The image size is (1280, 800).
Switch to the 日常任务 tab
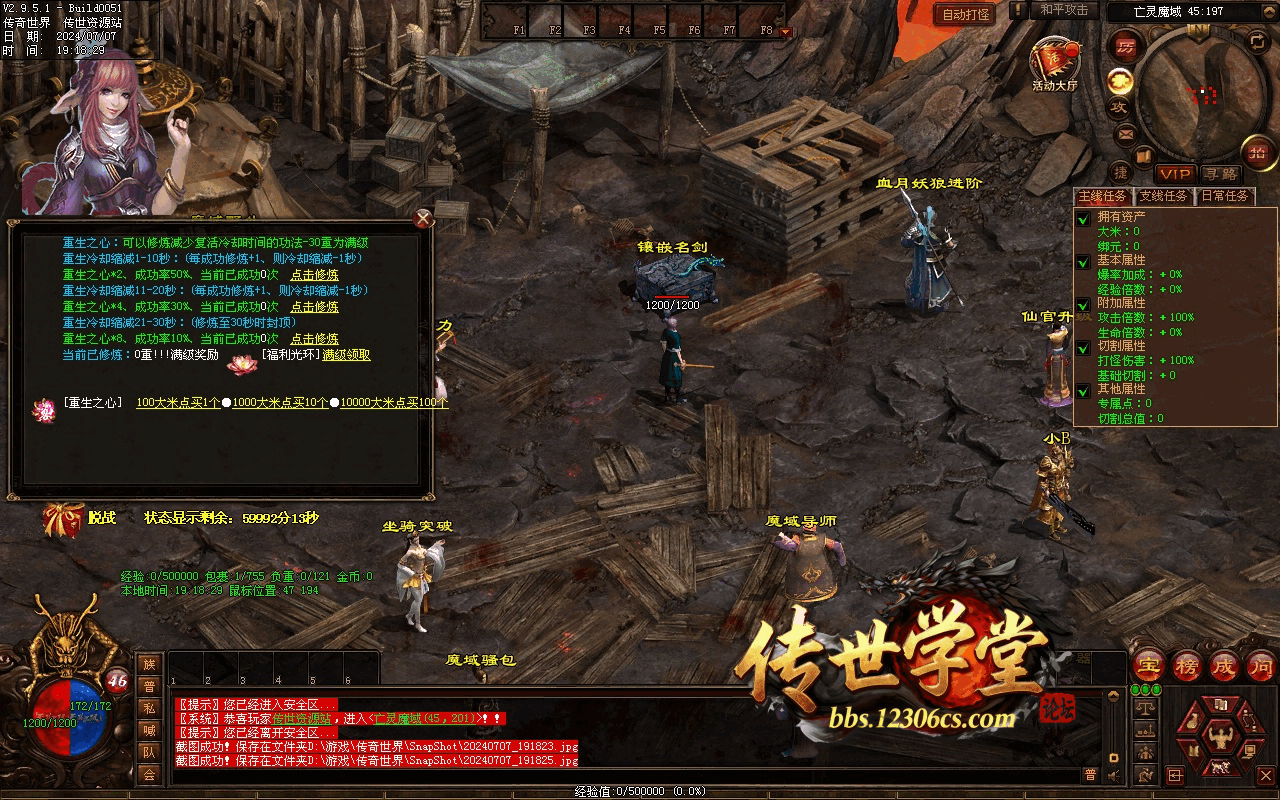tap(1224, 196)
